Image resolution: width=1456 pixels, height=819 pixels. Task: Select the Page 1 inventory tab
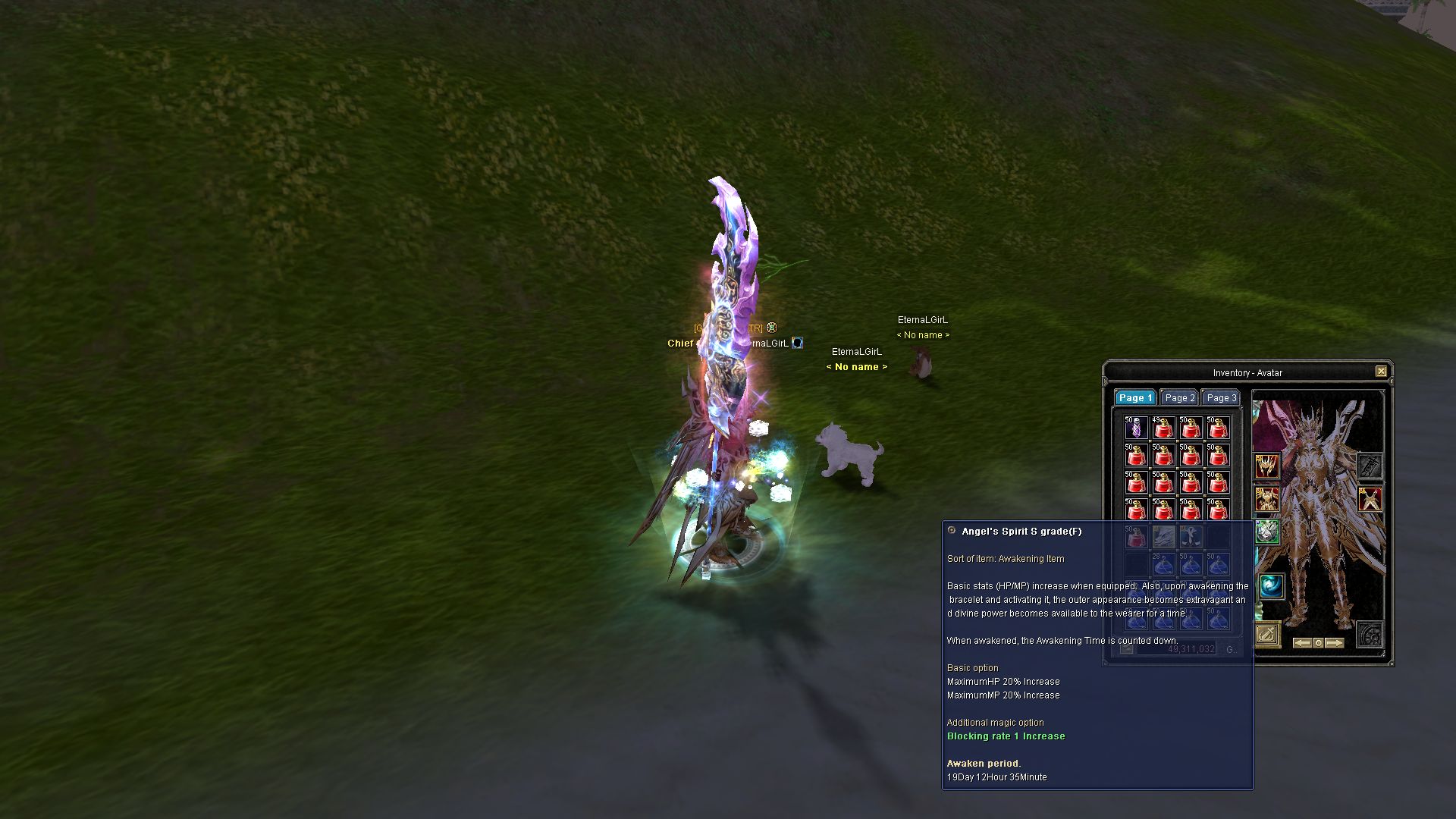tap(1135, 398)
